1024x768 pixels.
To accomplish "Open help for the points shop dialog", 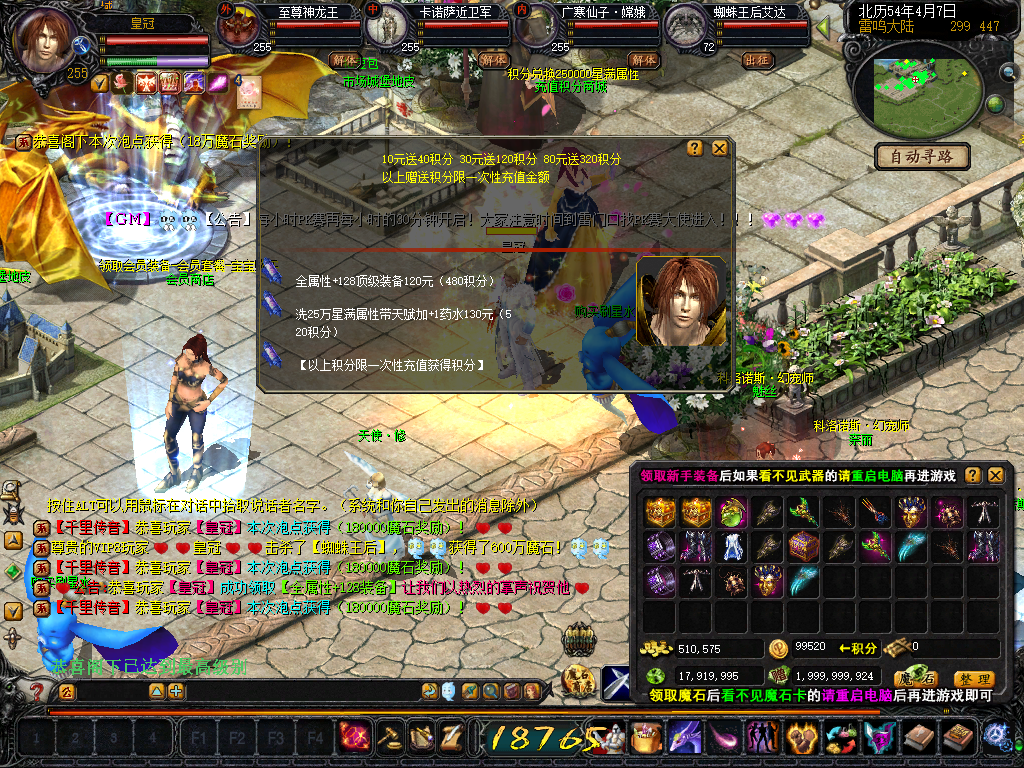I will [695, 148].
